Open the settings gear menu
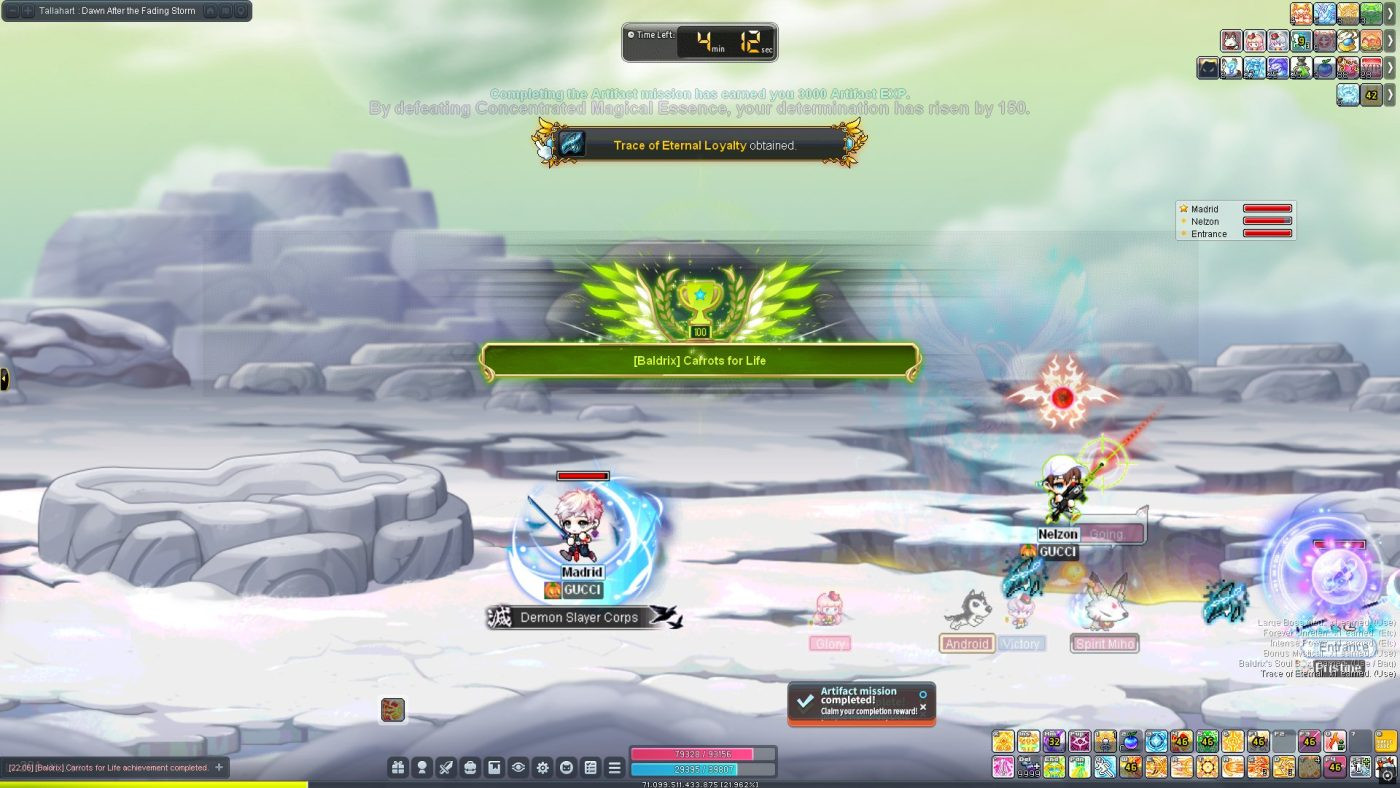Viewport: 1400px width, 788px height. click(x=543, y=767)
